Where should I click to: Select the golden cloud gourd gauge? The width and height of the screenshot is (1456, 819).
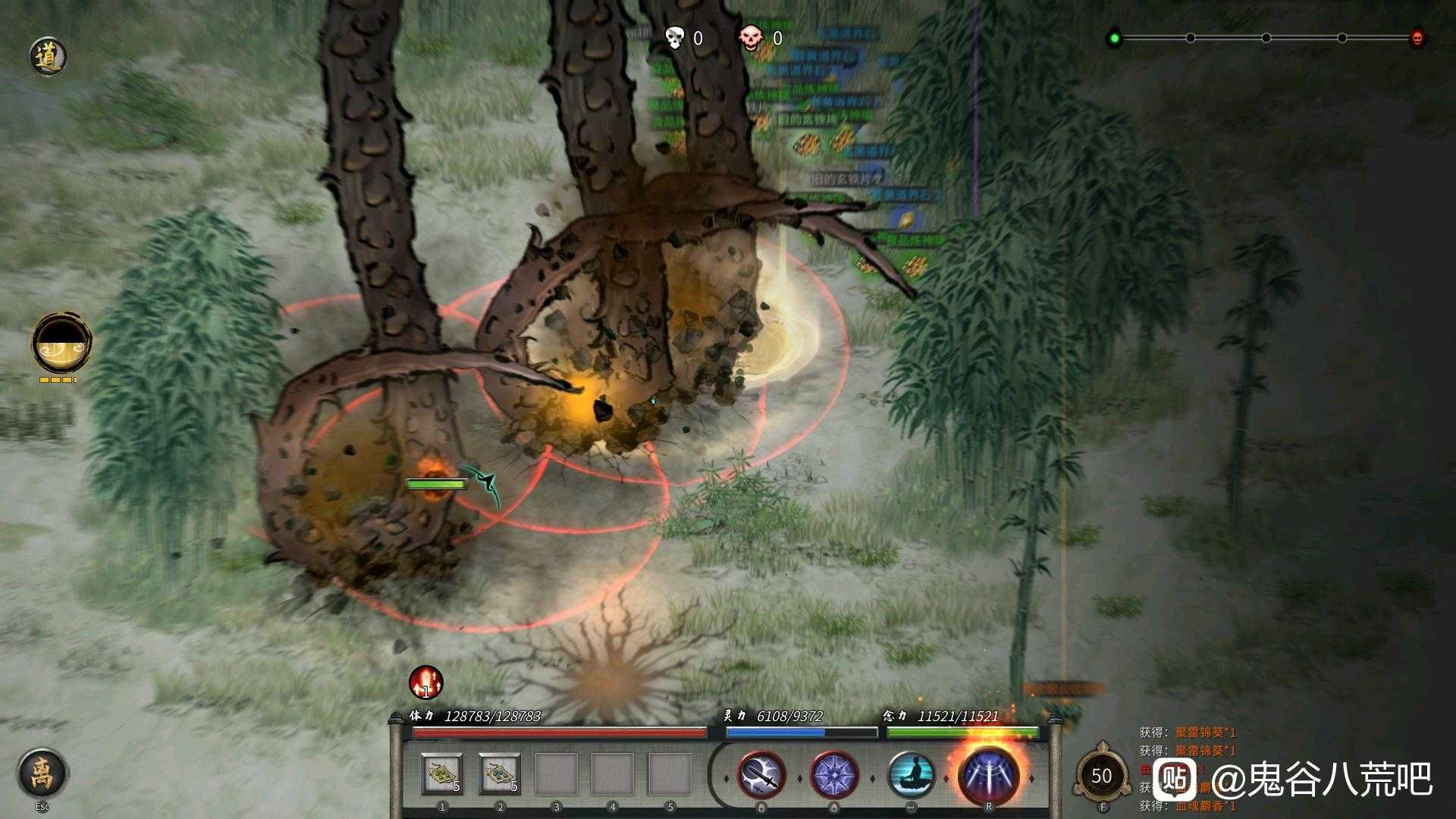(62, 344)
